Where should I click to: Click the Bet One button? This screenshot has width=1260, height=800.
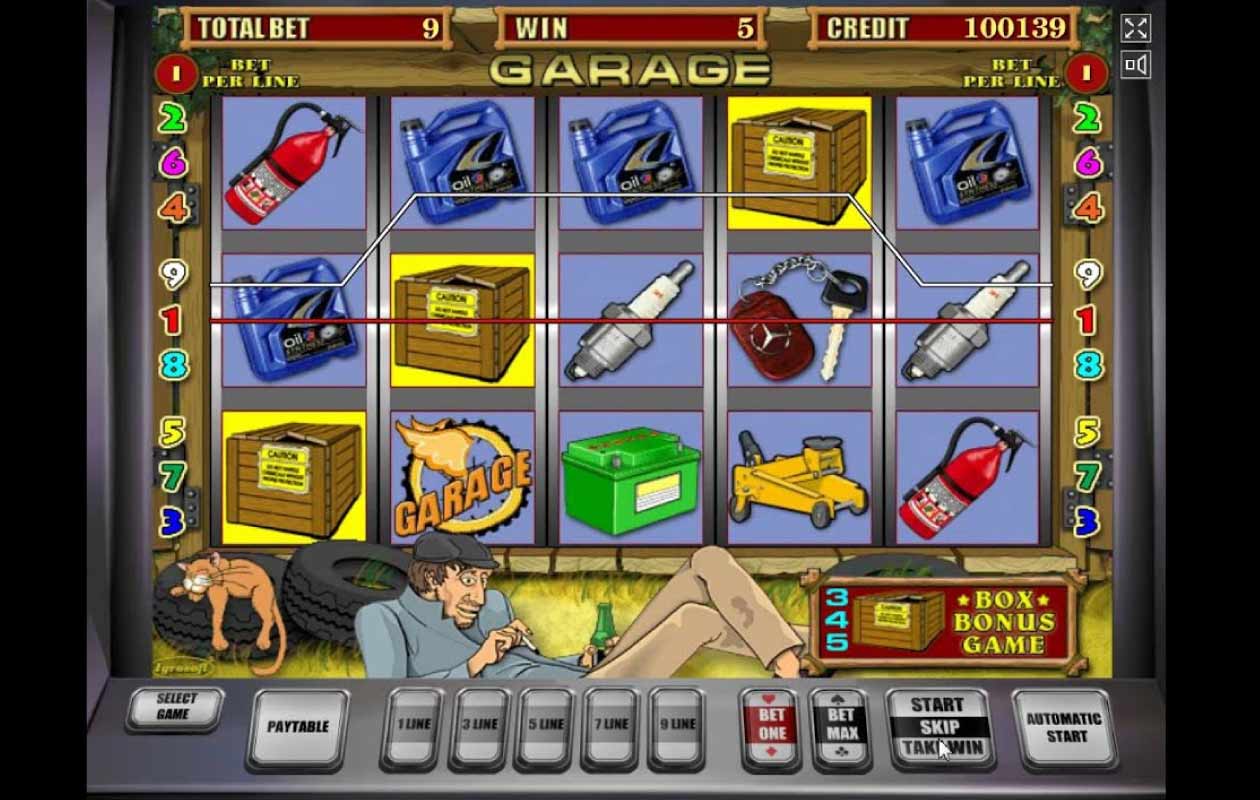[x=771, y=726]
